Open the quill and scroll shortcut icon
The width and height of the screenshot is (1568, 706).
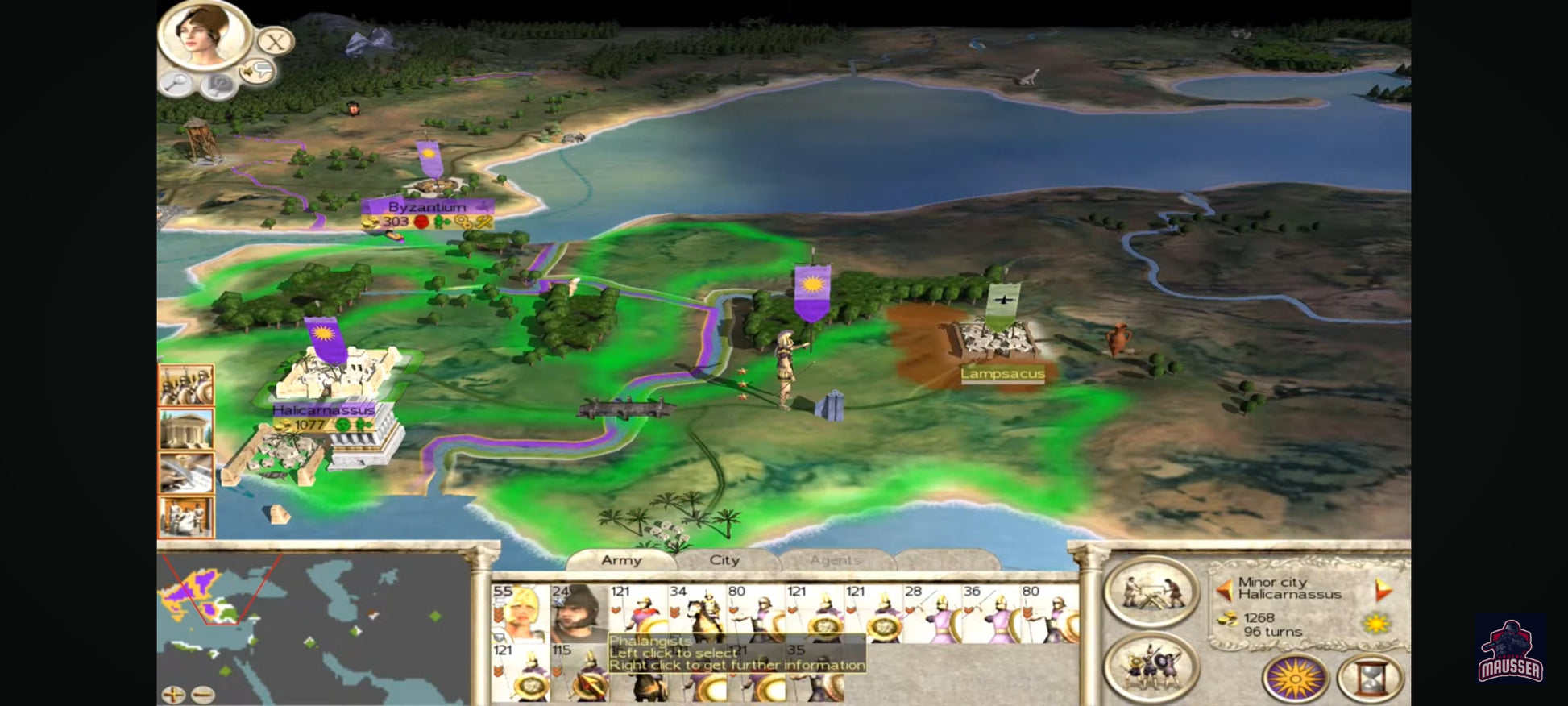[186, 472]
